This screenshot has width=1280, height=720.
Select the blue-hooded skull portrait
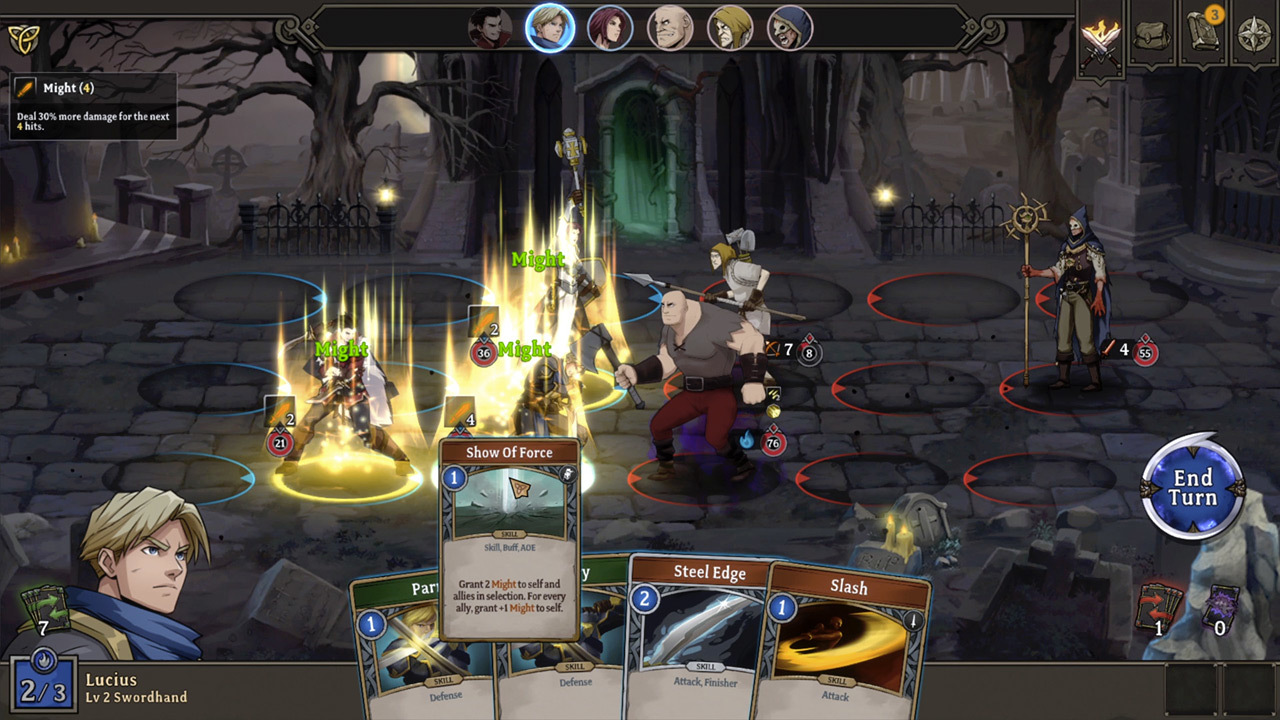coord(790,28)
